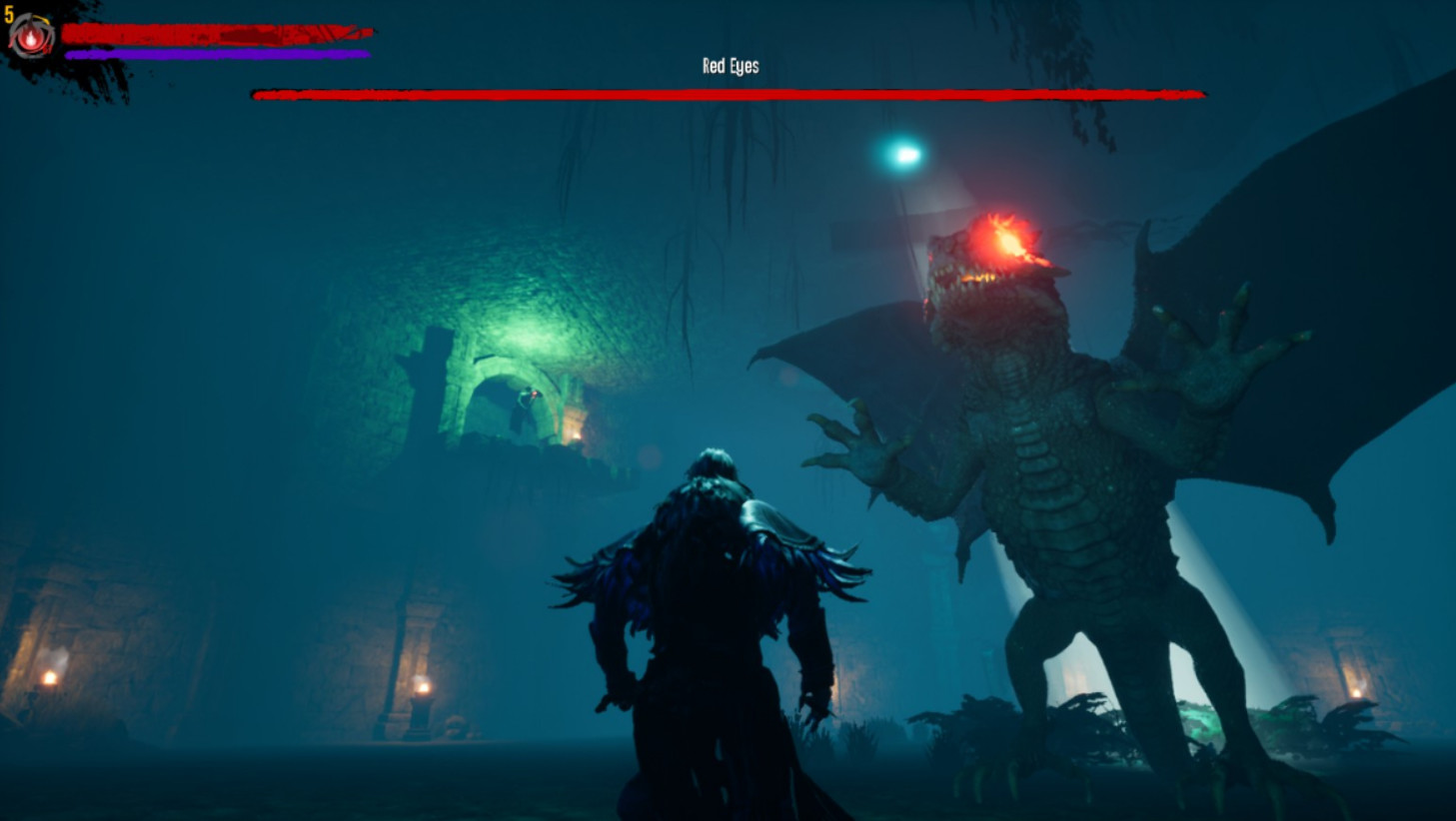
Task: Select the flame ability icon in the HUD
Action: pyautogui.click(x=30, y=38)
